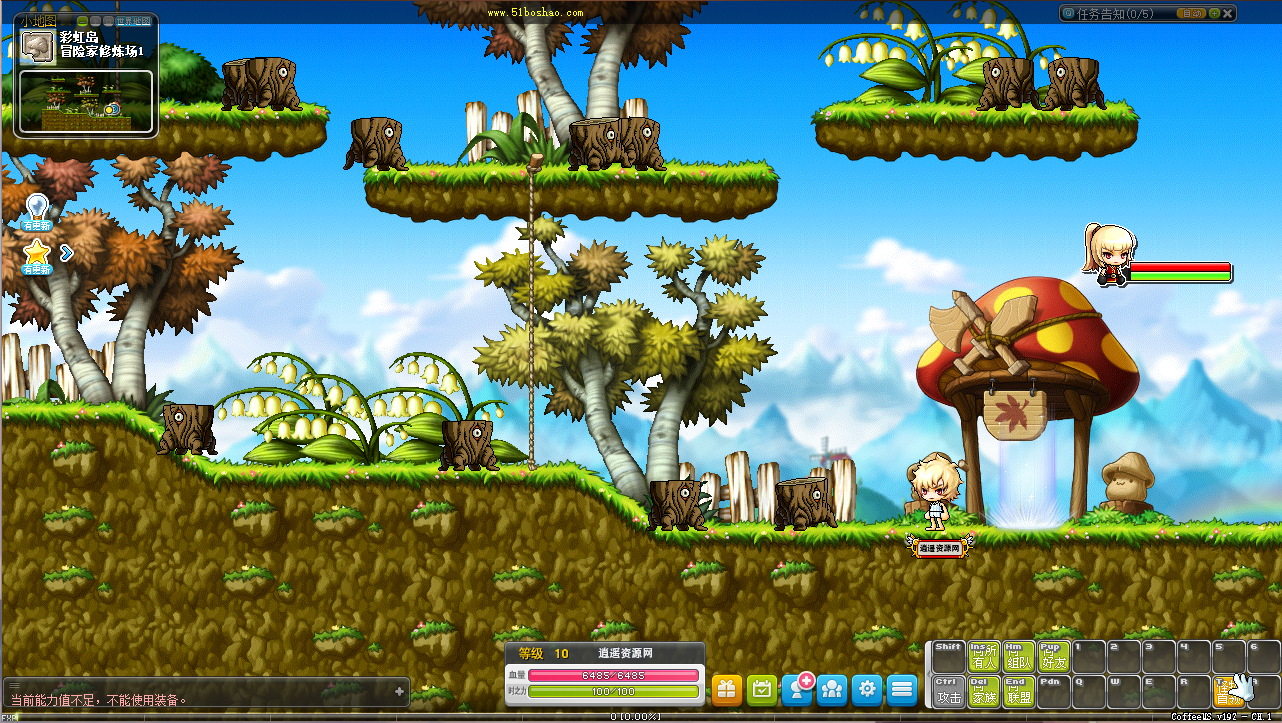Select the 联盟 alliance chat quickslot
This screenshot has width=1282, height=723.
(x=1019, y=691)
